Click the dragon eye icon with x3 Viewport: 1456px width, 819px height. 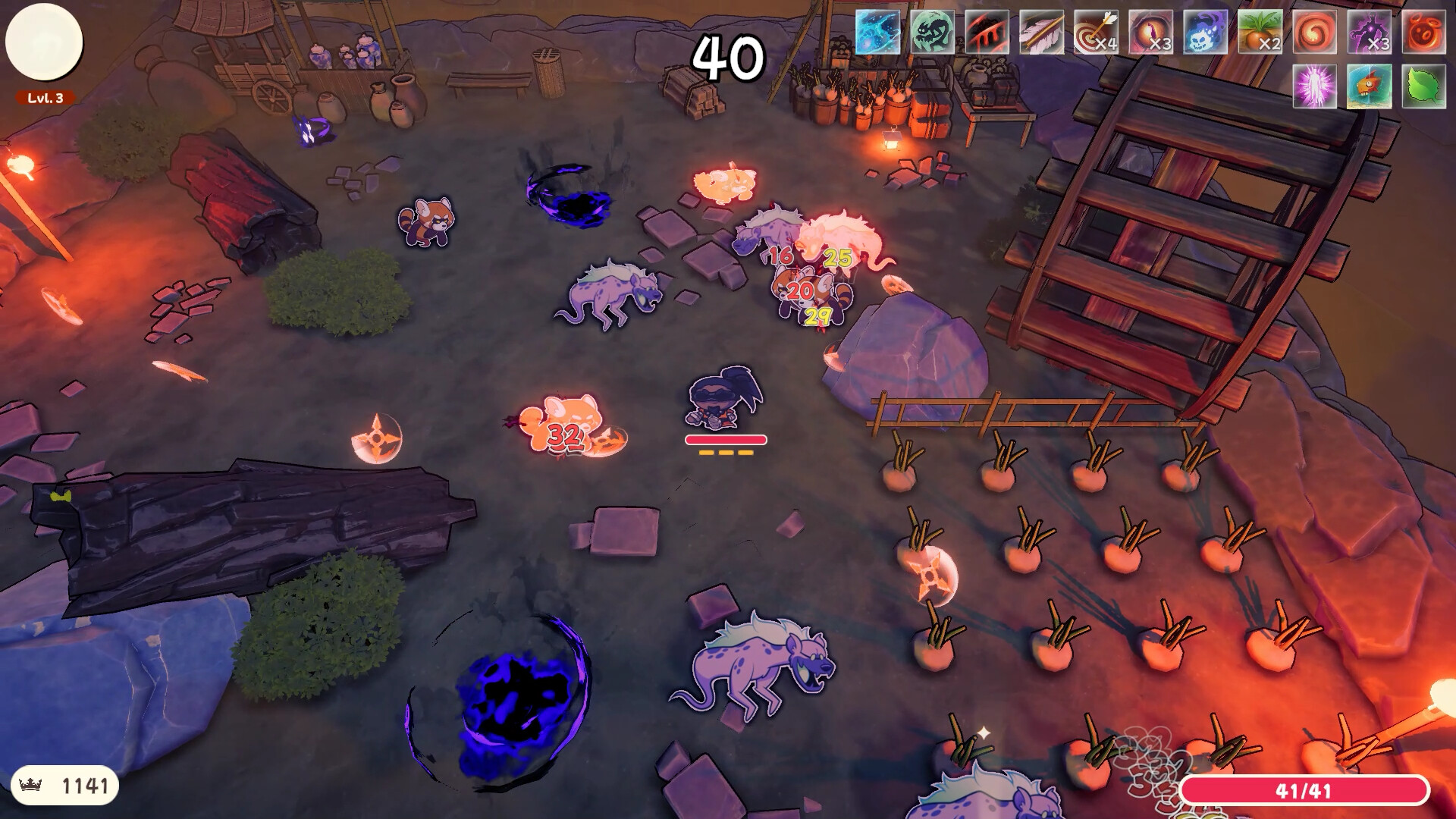[x=1151, y=32]
